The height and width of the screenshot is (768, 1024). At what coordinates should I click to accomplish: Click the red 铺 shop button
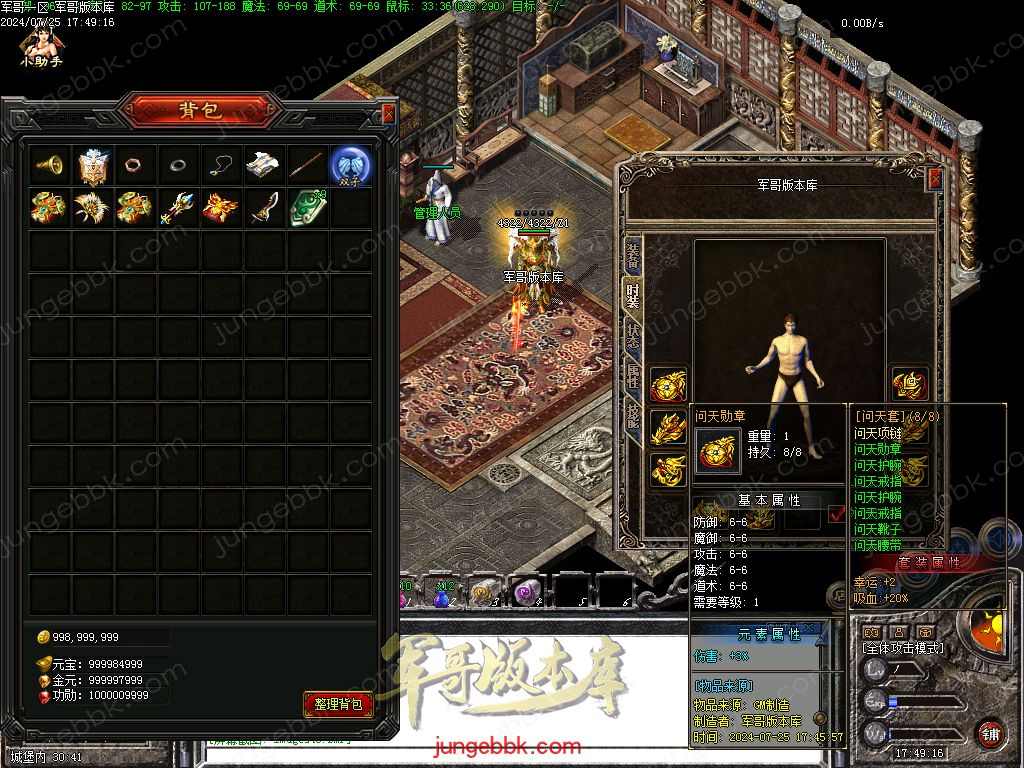pyautogui.click(x=990, y=733)
